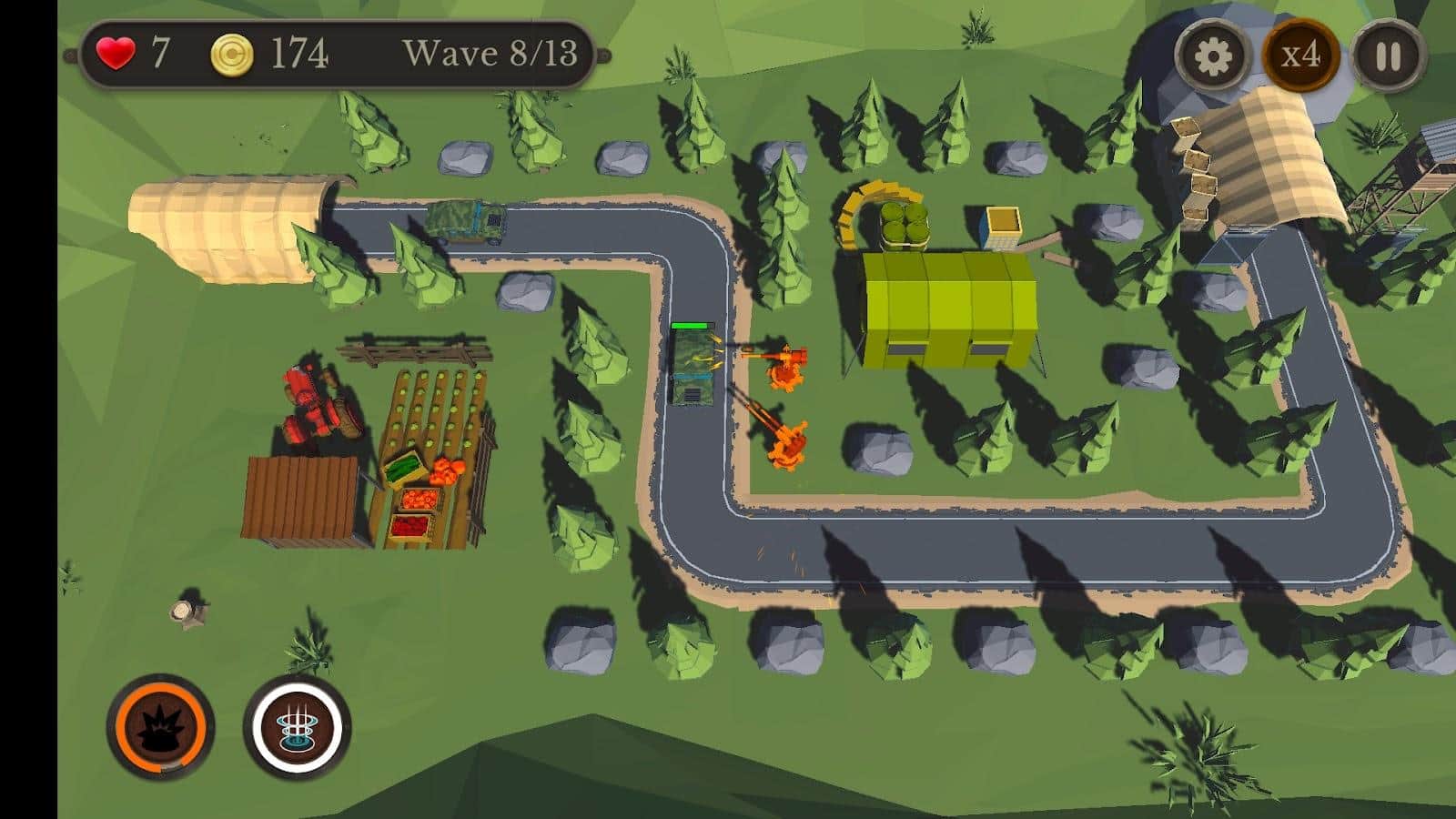Open the settings gear menu
1456x819 pixels.
point(1213,56)
